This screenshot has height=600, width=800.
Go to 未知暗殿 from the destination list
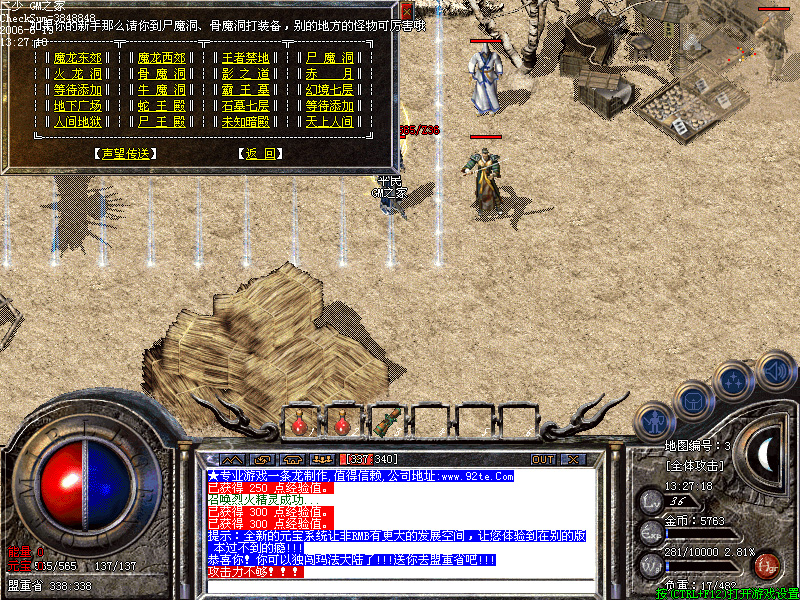[245, 122]
